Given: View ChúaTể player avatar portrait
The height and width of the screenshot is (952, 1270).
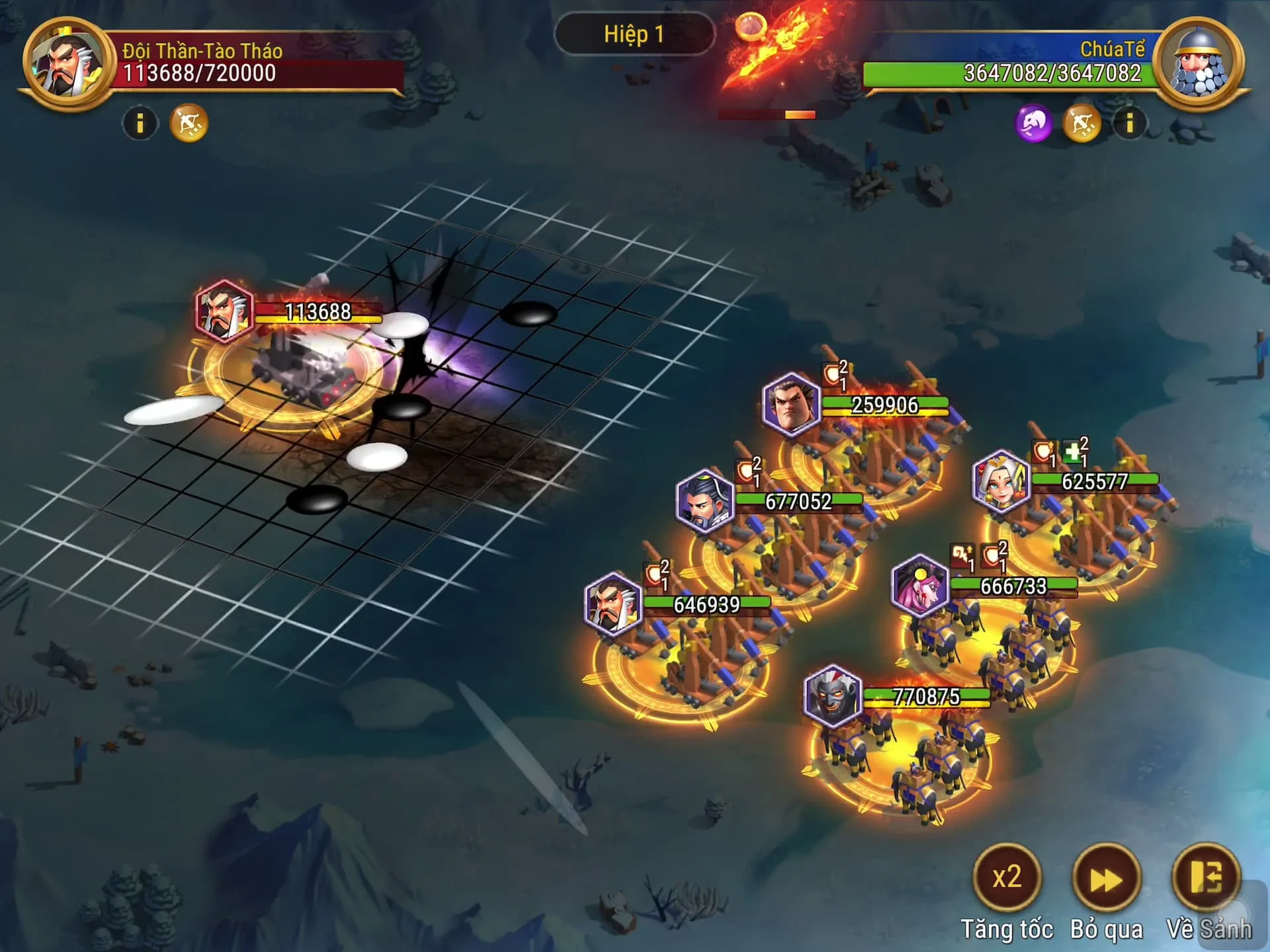Looking at the screenshot, I should 1199,64.
